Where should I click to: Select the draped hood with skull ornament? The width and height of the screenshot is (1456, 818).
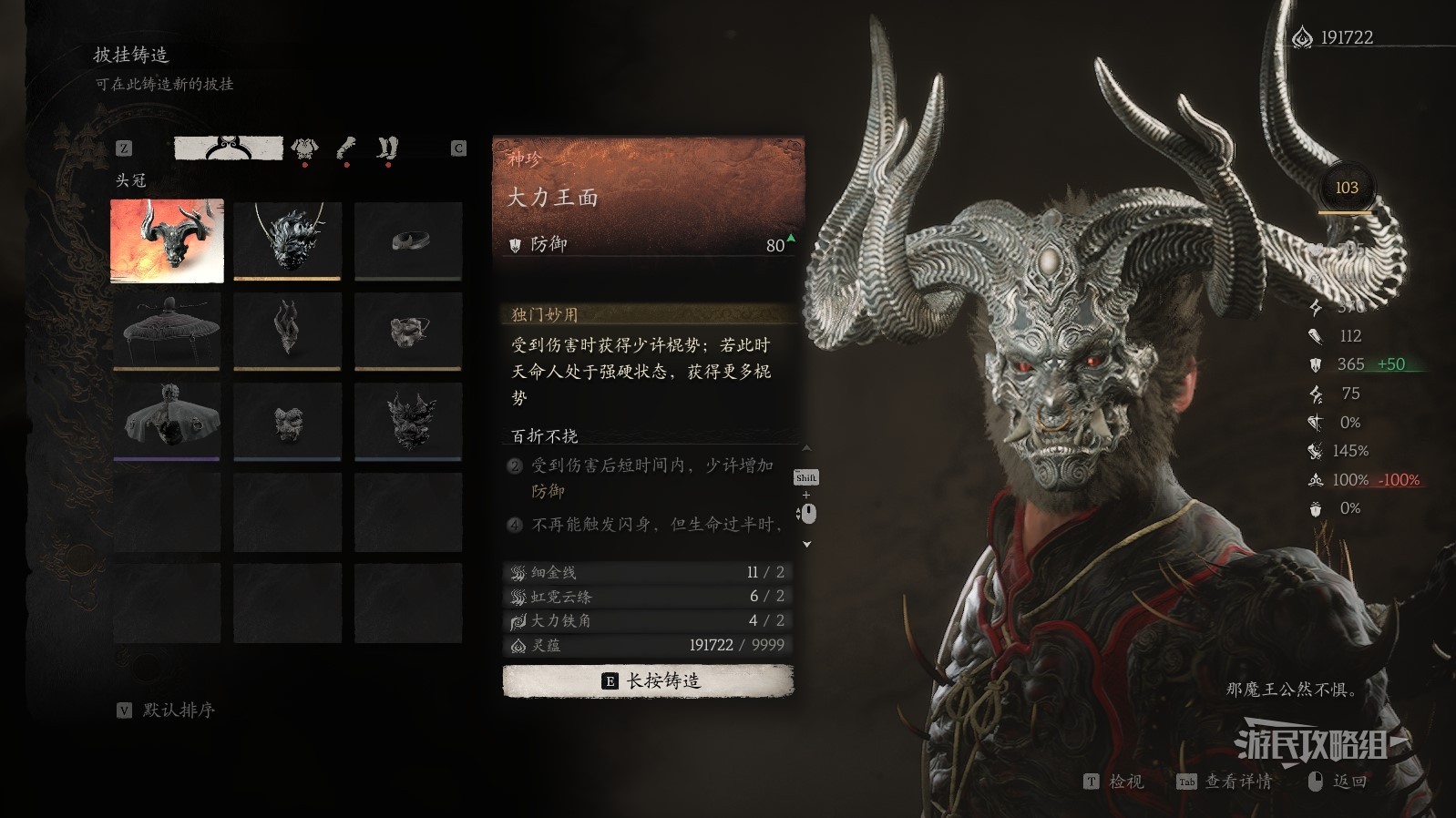[167, 420]
